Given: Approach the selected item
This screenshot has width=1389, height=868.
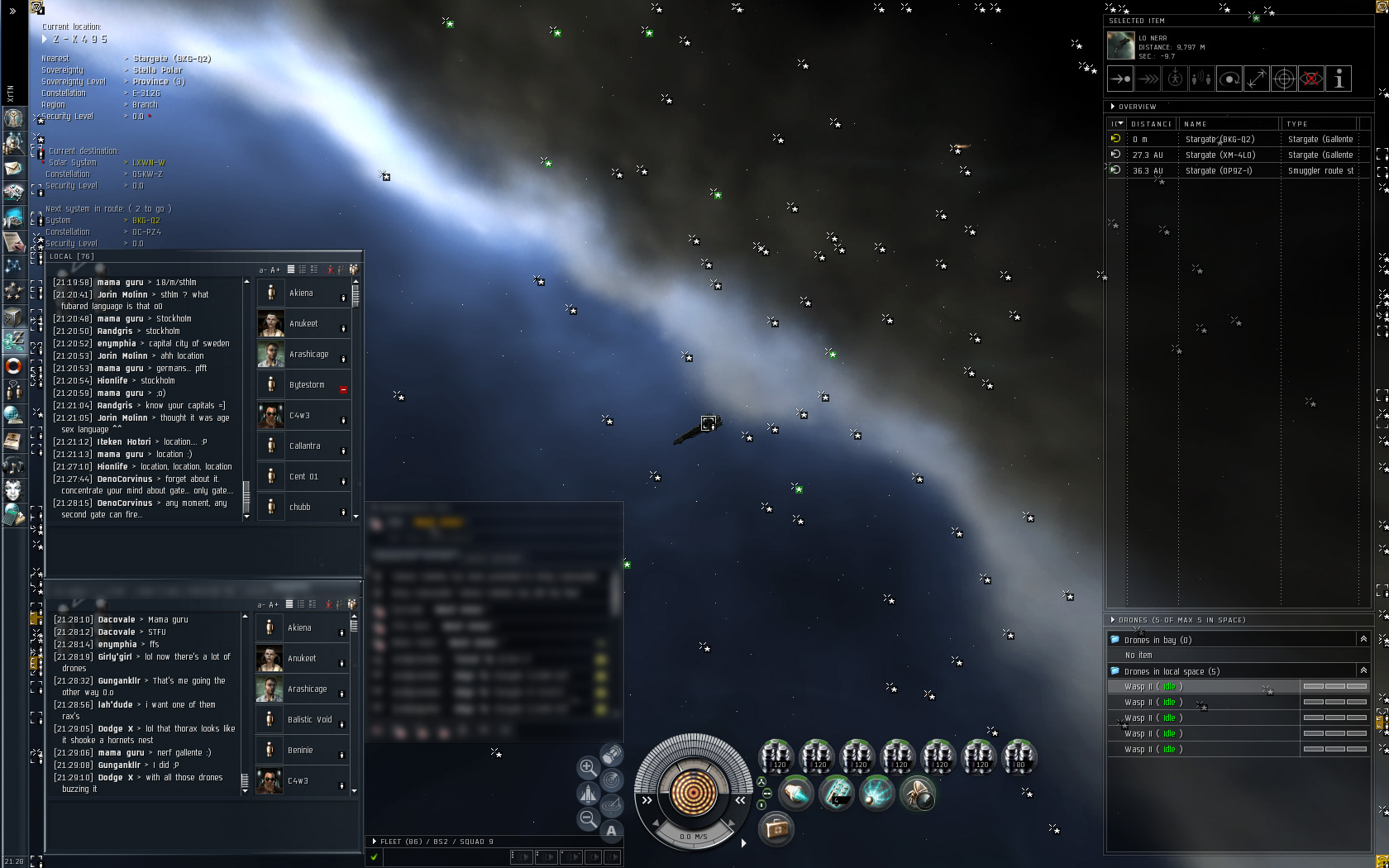Looking at the screenshot, I should pos(1120,79).
